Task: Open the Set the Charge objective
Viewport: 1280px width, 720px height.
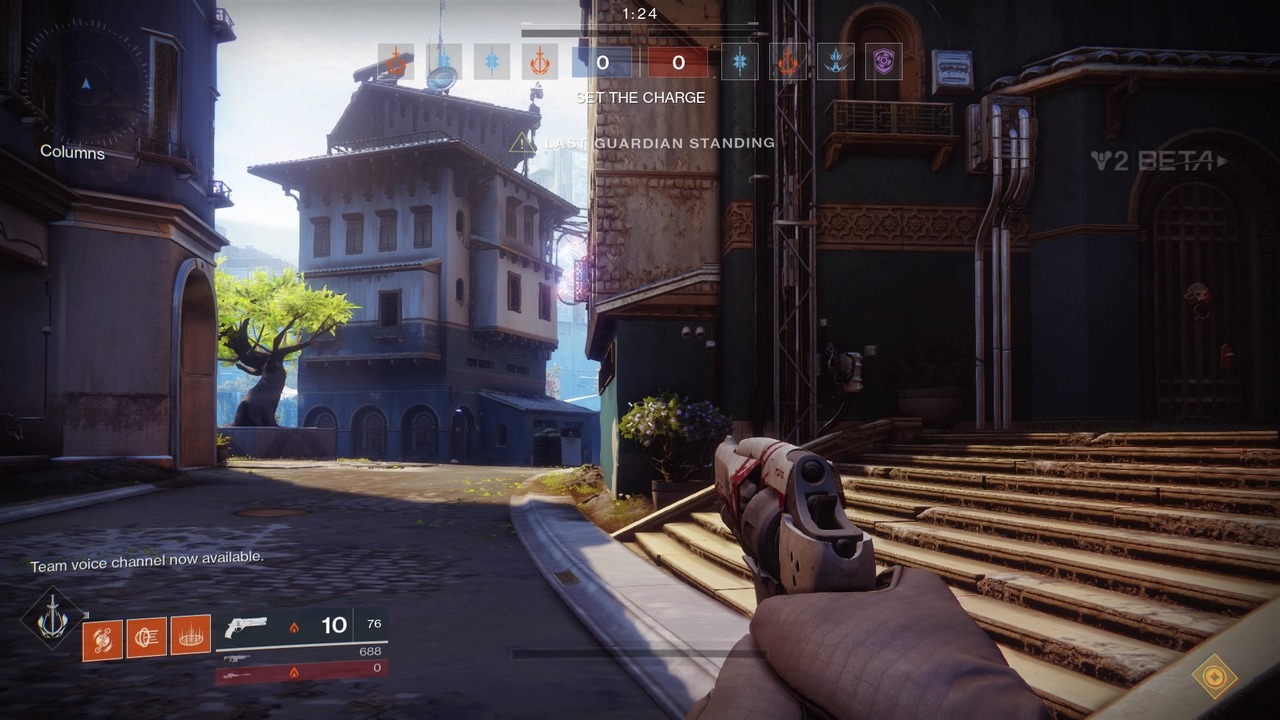Action: tap(640, 98)
